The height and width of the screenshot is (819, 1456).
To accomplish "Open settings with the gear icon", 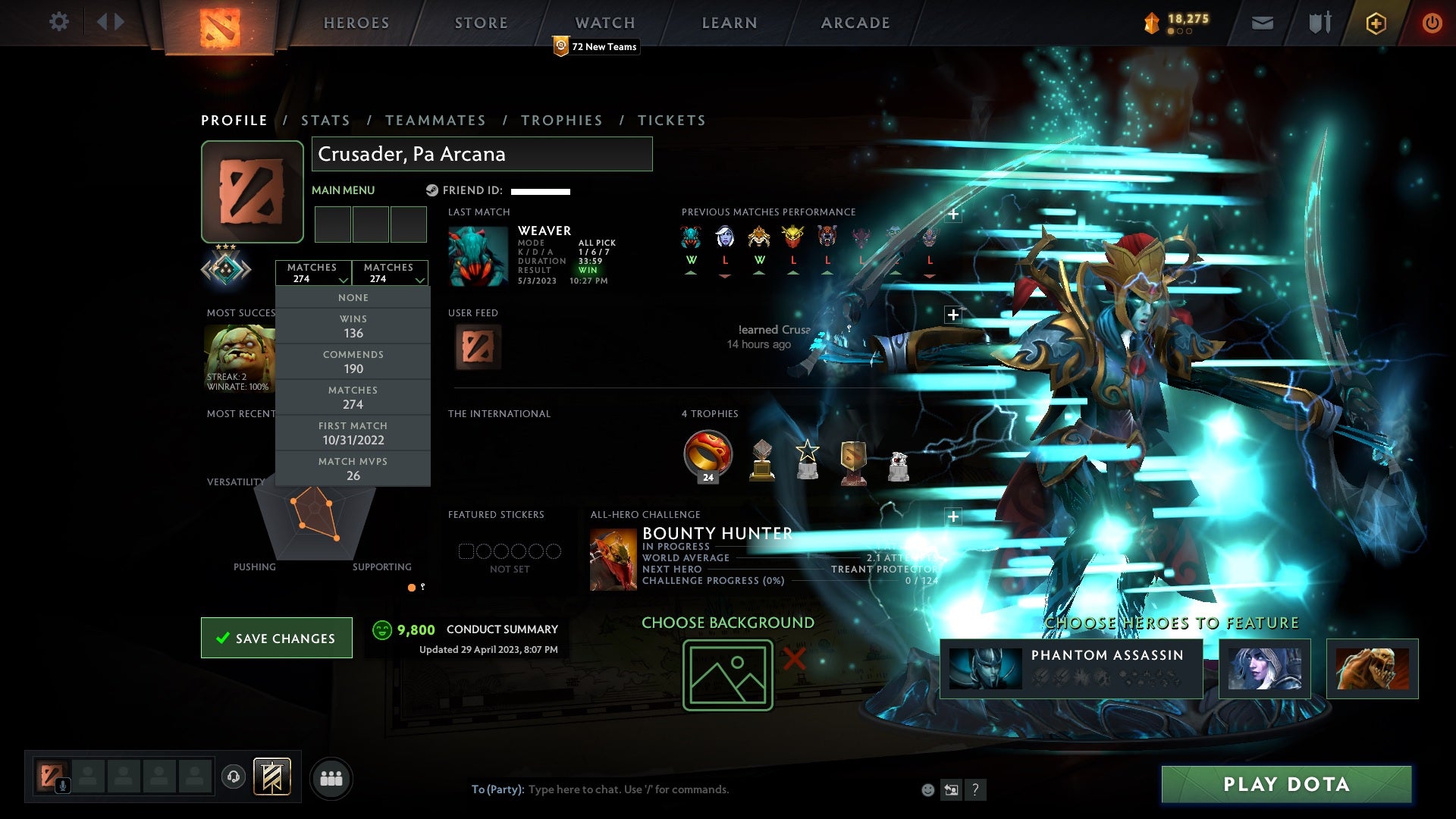I will pyautogui.click(x=59, y=22).
